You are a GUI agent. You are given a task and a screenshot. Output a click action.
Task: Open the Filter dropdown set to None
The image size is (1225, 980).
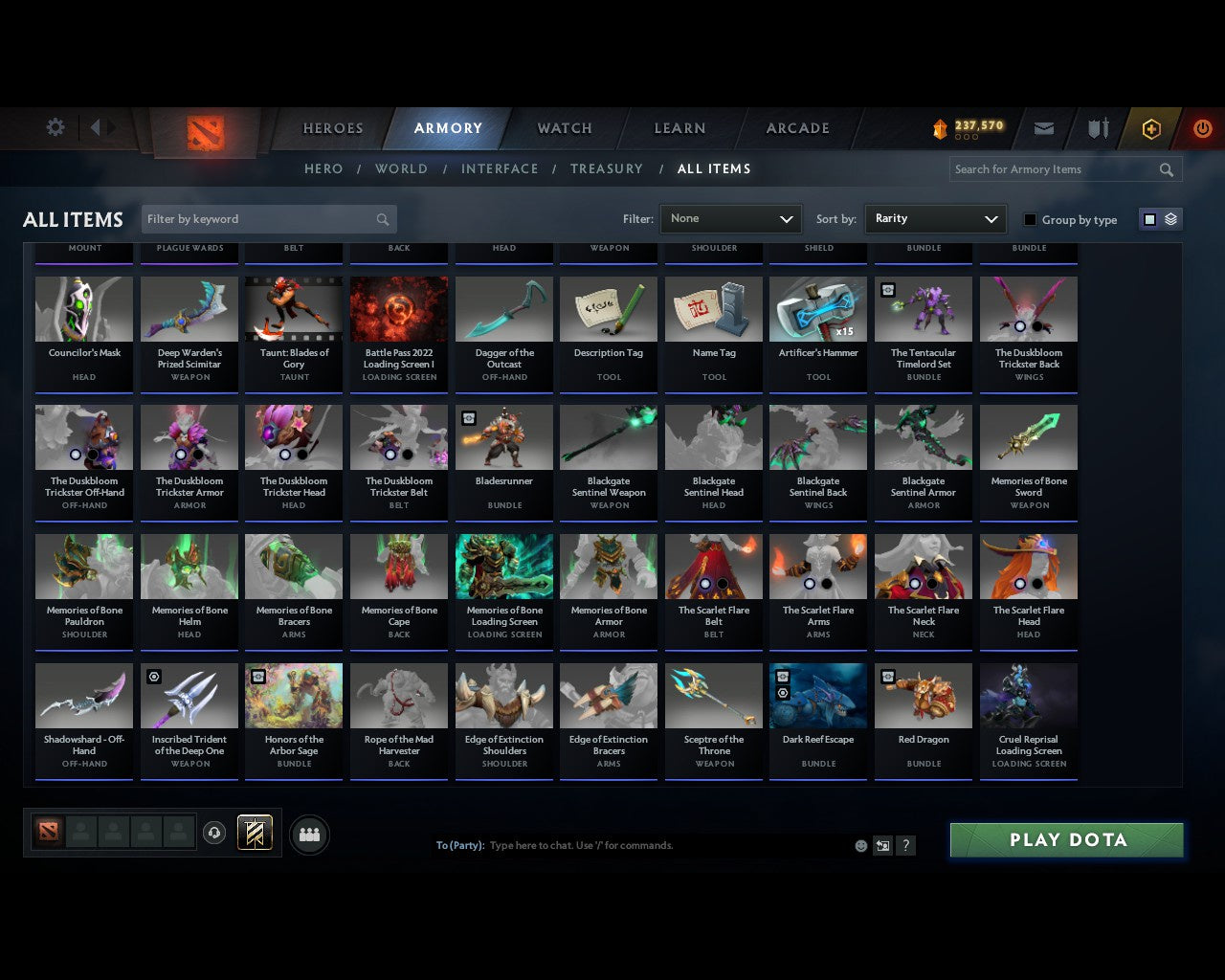(x=730, y=218)
